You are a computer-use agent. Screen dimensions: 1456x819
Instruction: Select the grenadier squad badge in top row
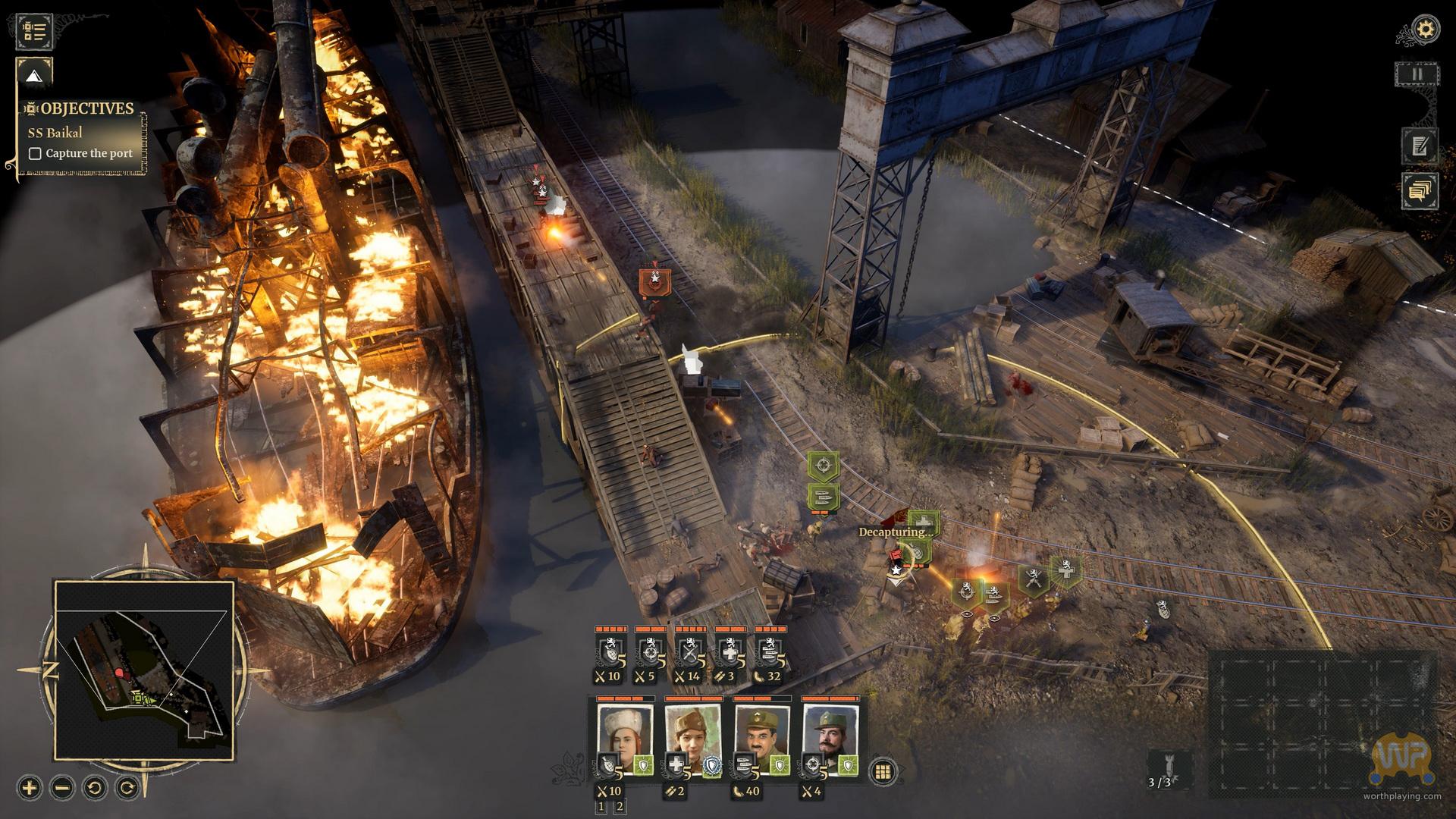point(609,651)
